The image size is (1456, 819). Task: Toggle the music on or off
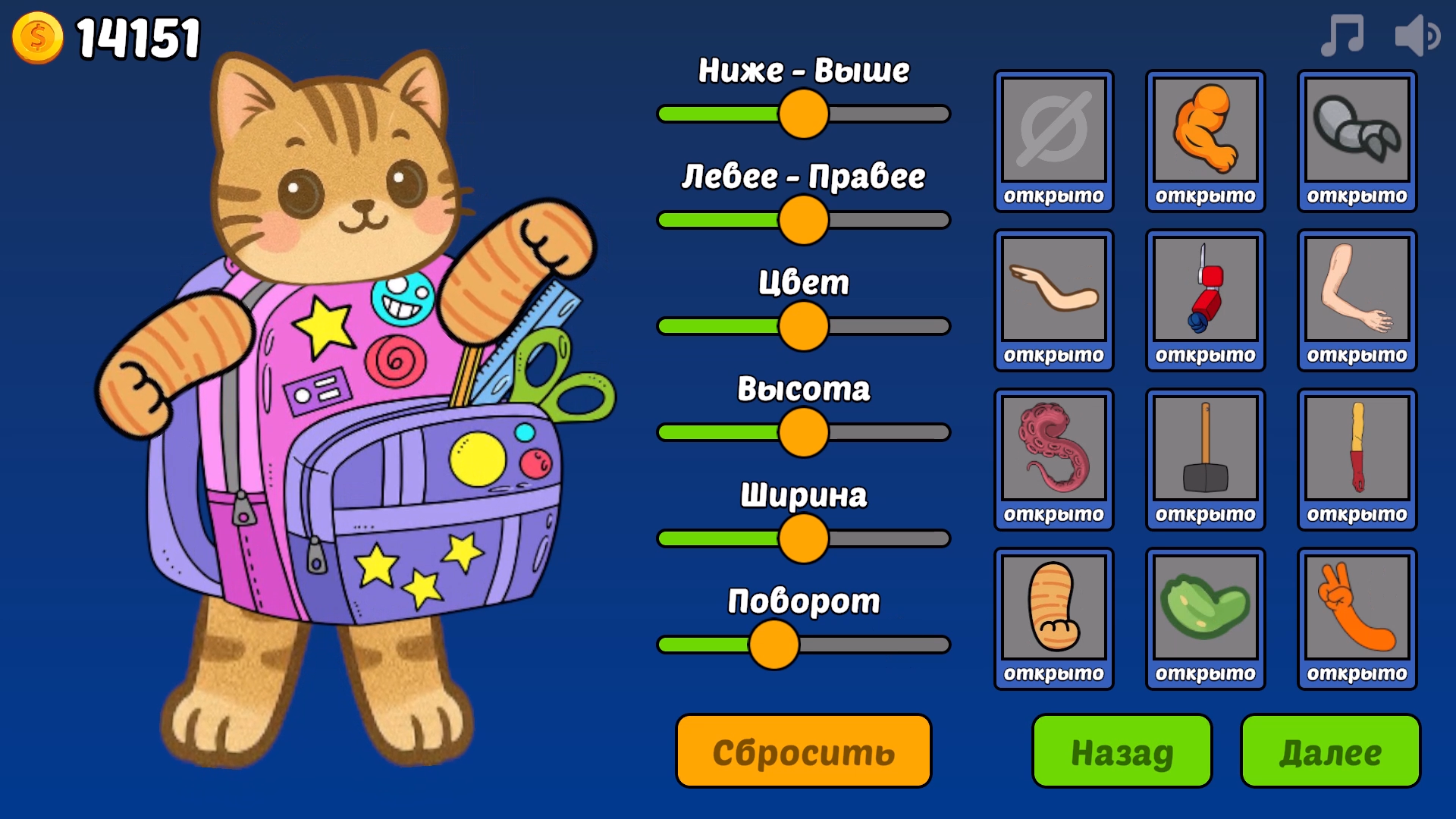pos(1342,34)
